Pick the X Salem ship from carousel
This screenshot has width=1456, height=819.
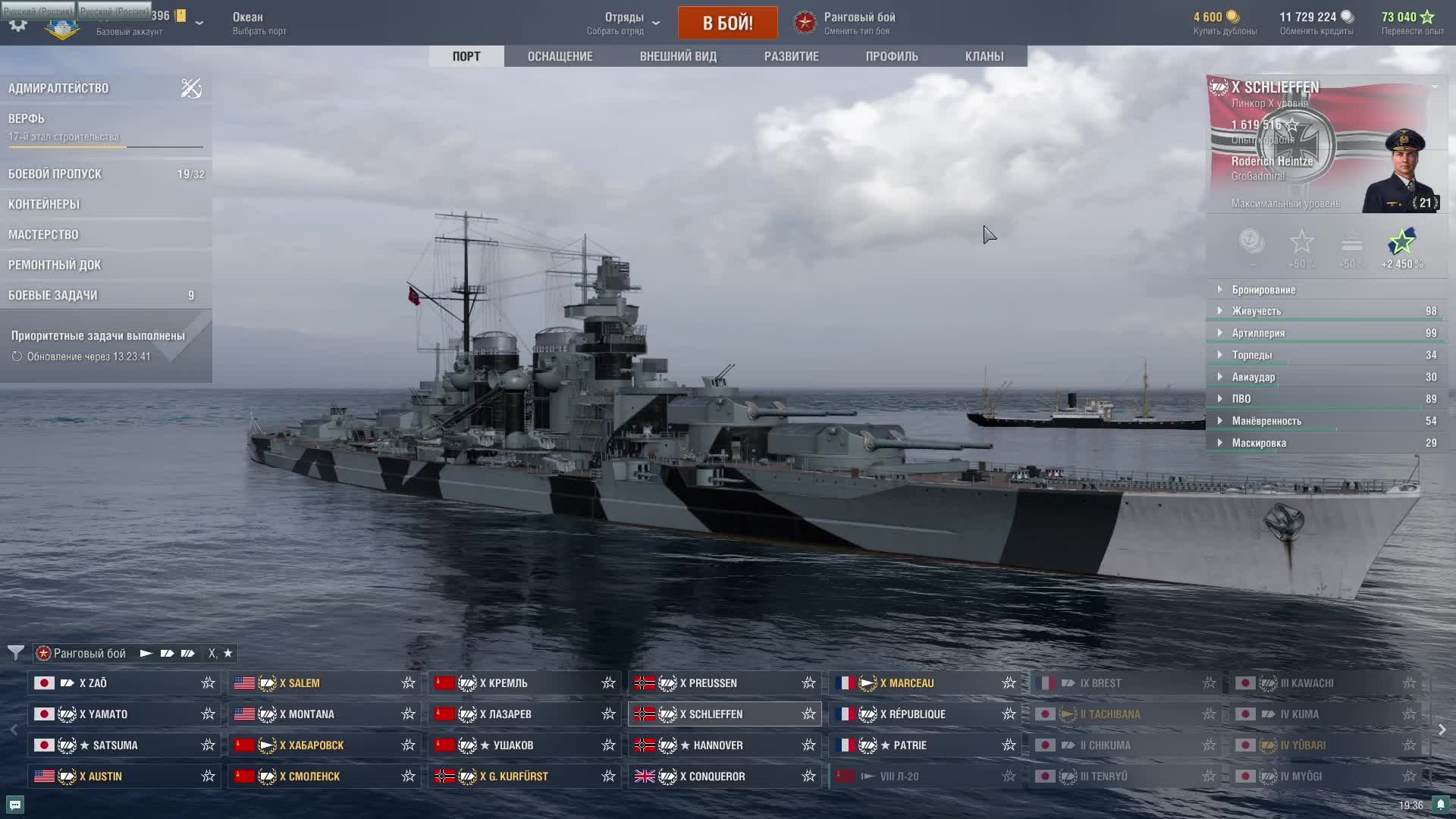coord(324,683)
